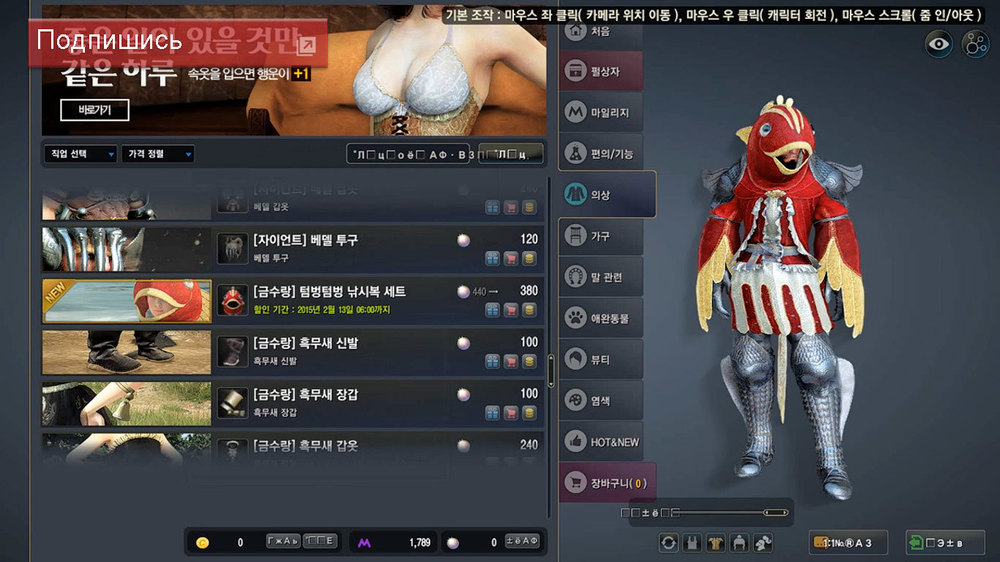Open the 애완동물 pet category
The width and height of the screenshot is (1000, 562).
[x=600, y=318]
